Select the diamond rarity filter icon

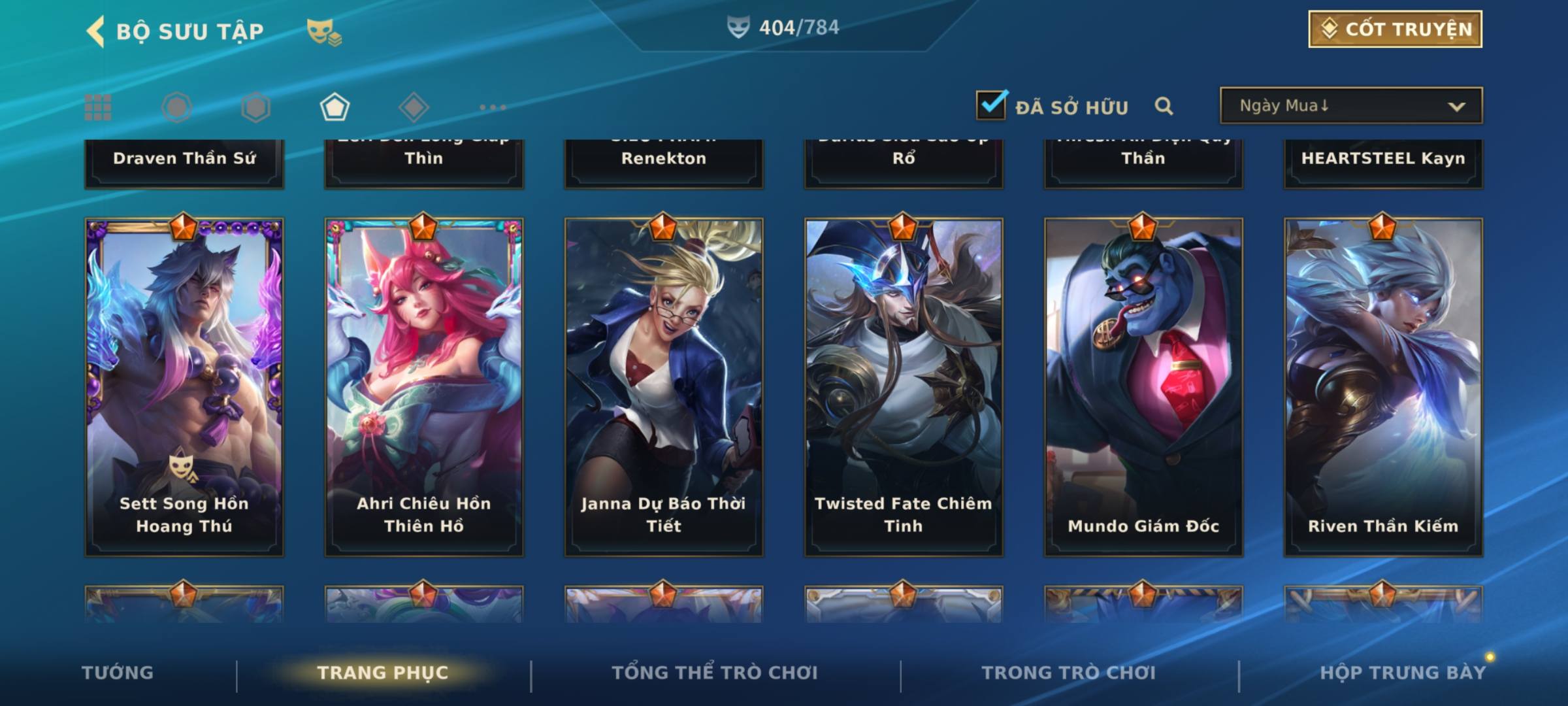tap(414, 107)
